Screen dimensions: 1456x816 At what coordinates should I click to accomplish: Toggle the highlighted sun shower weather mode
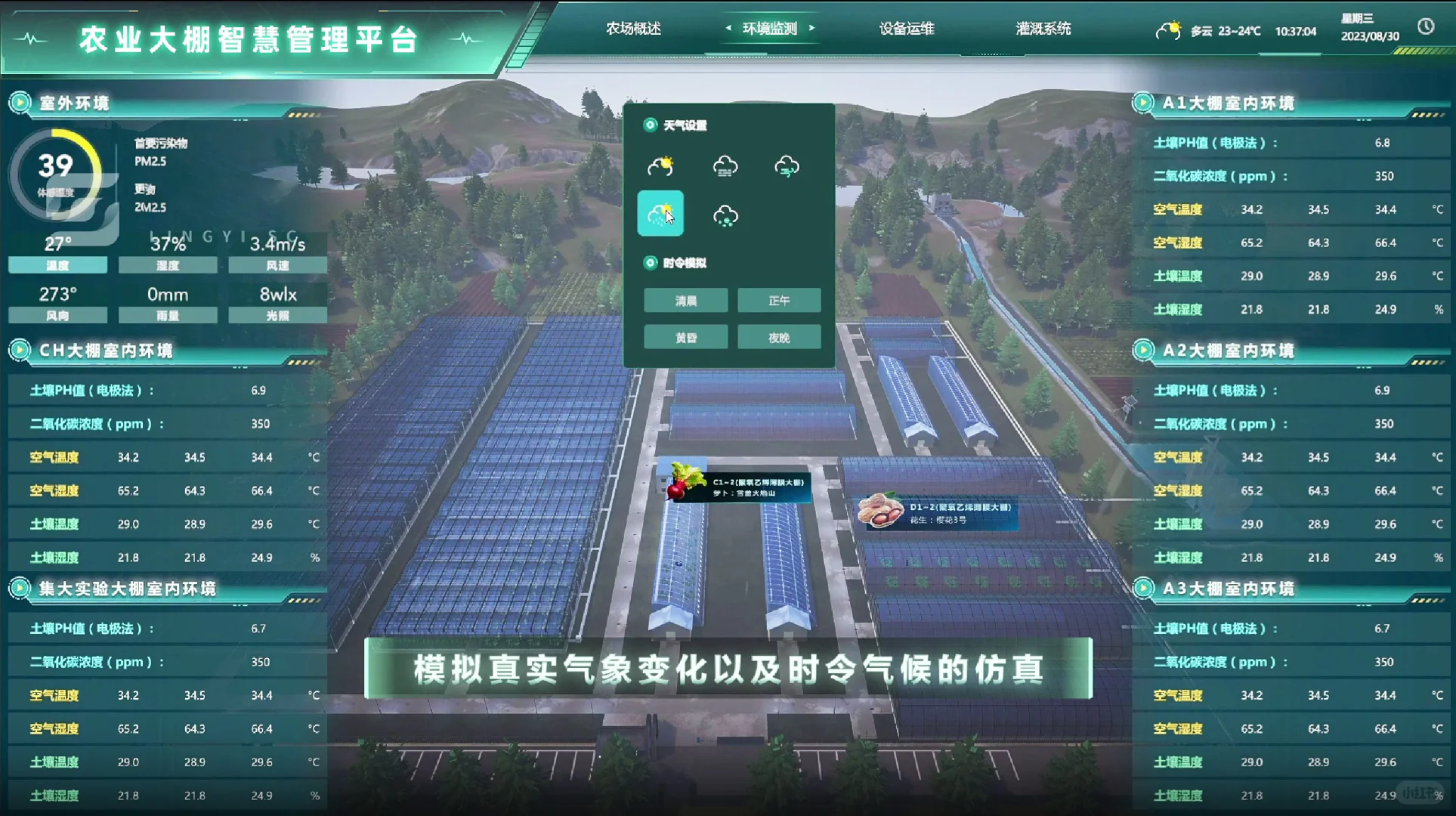(x=660, y=214)
